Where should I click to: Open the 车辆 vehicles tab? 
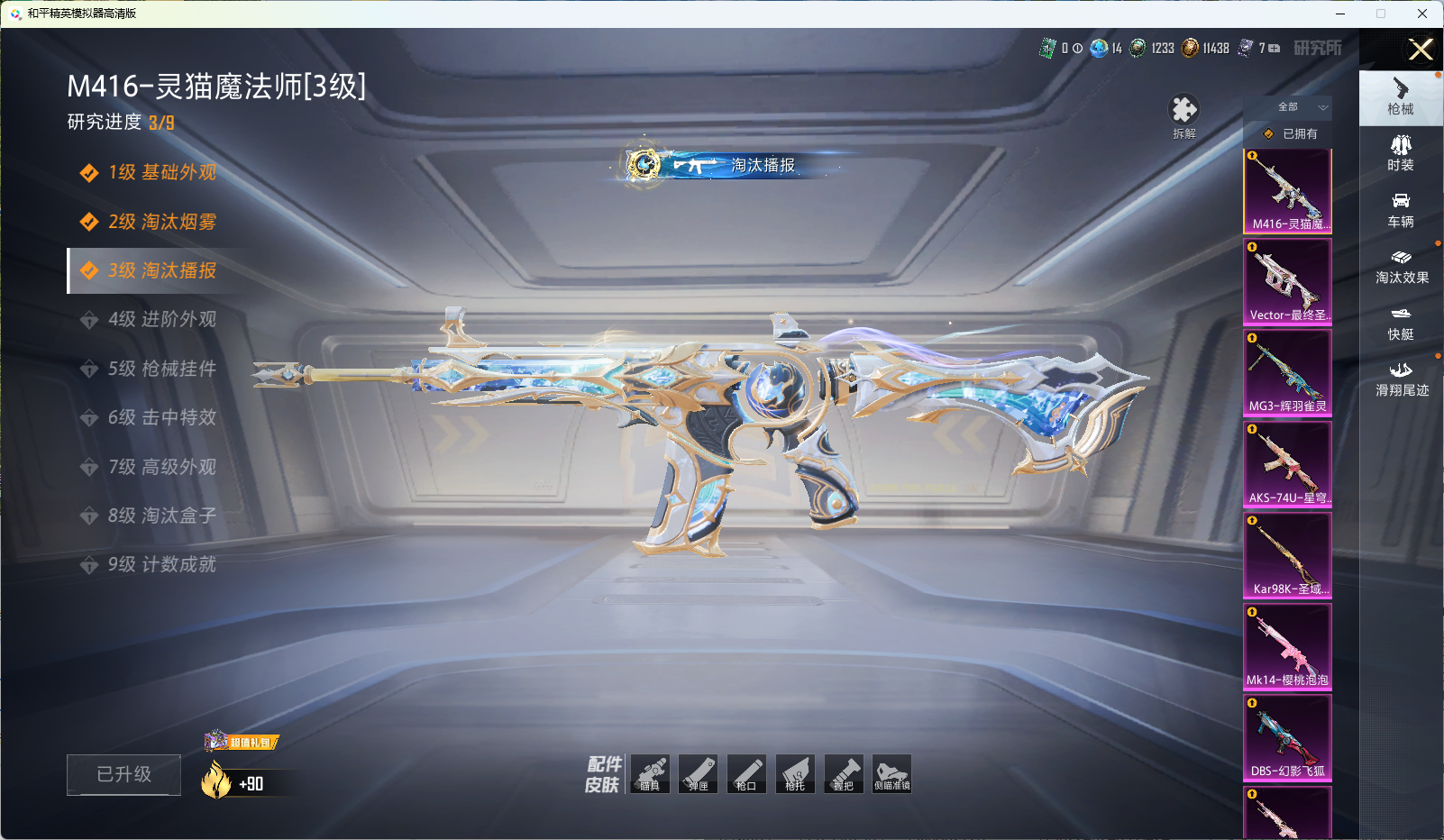[1400, 209]
